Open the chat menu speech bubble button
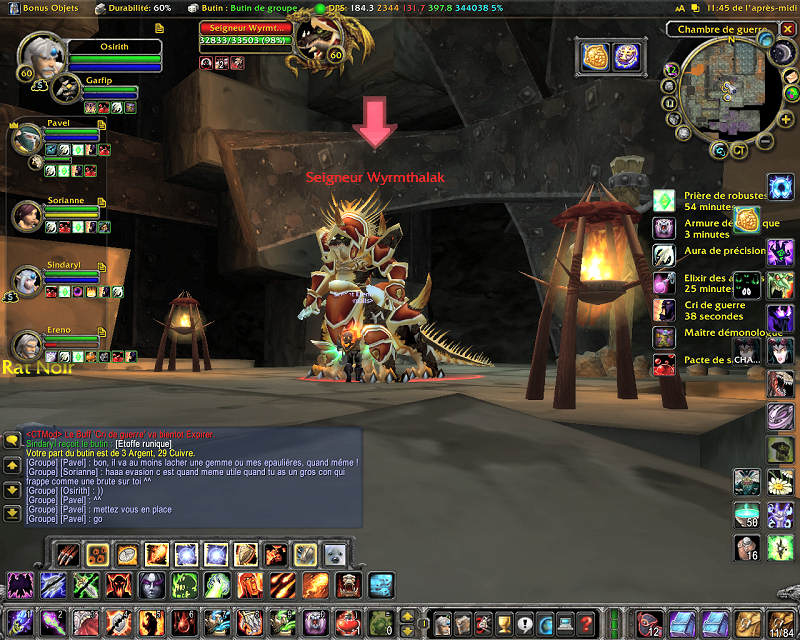This screenshot has width=800, height=640. [x=12, y=439]
